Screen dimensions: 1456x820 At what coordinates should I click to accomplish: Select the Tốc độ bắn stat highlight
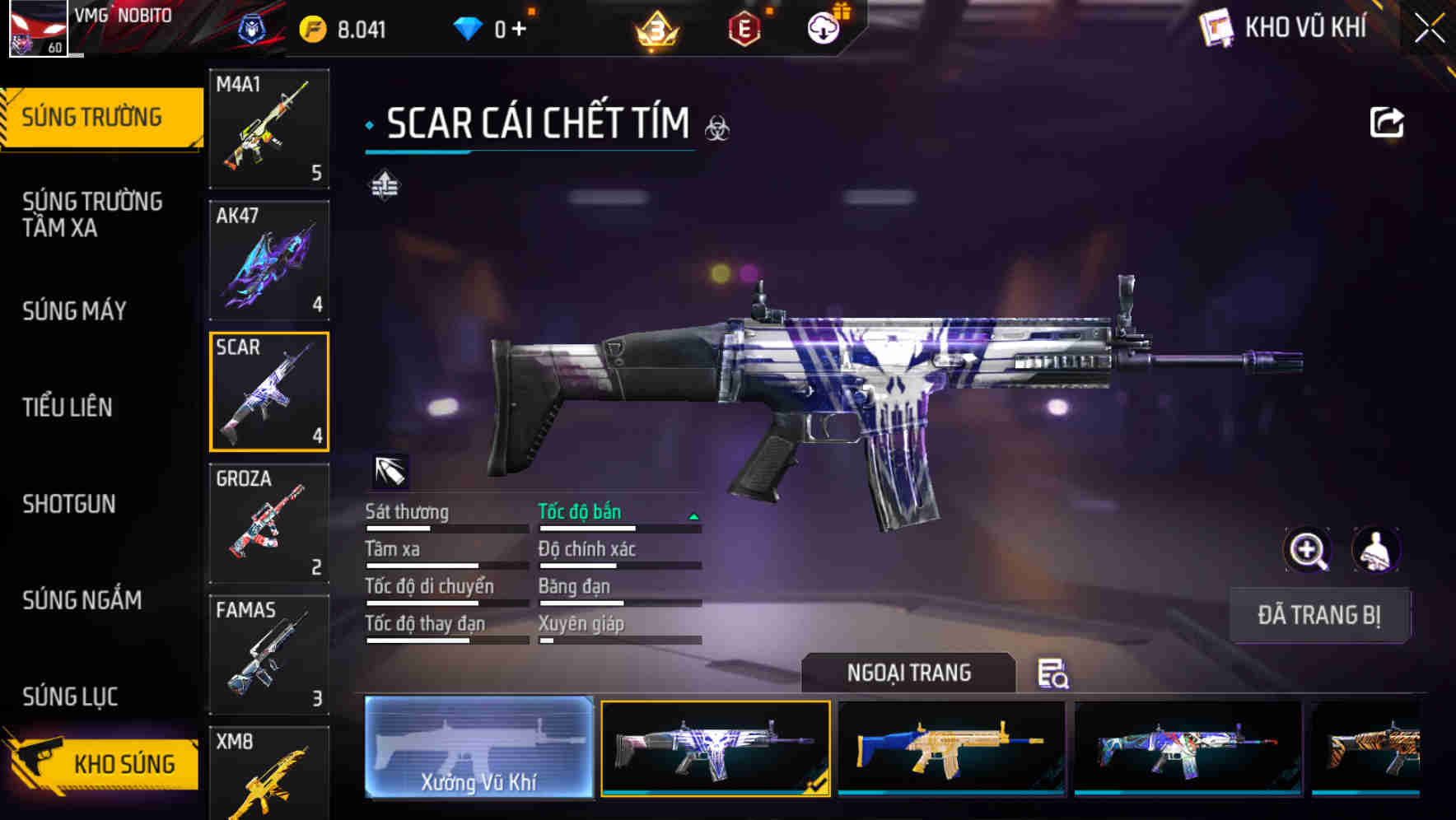click(581, 511)
